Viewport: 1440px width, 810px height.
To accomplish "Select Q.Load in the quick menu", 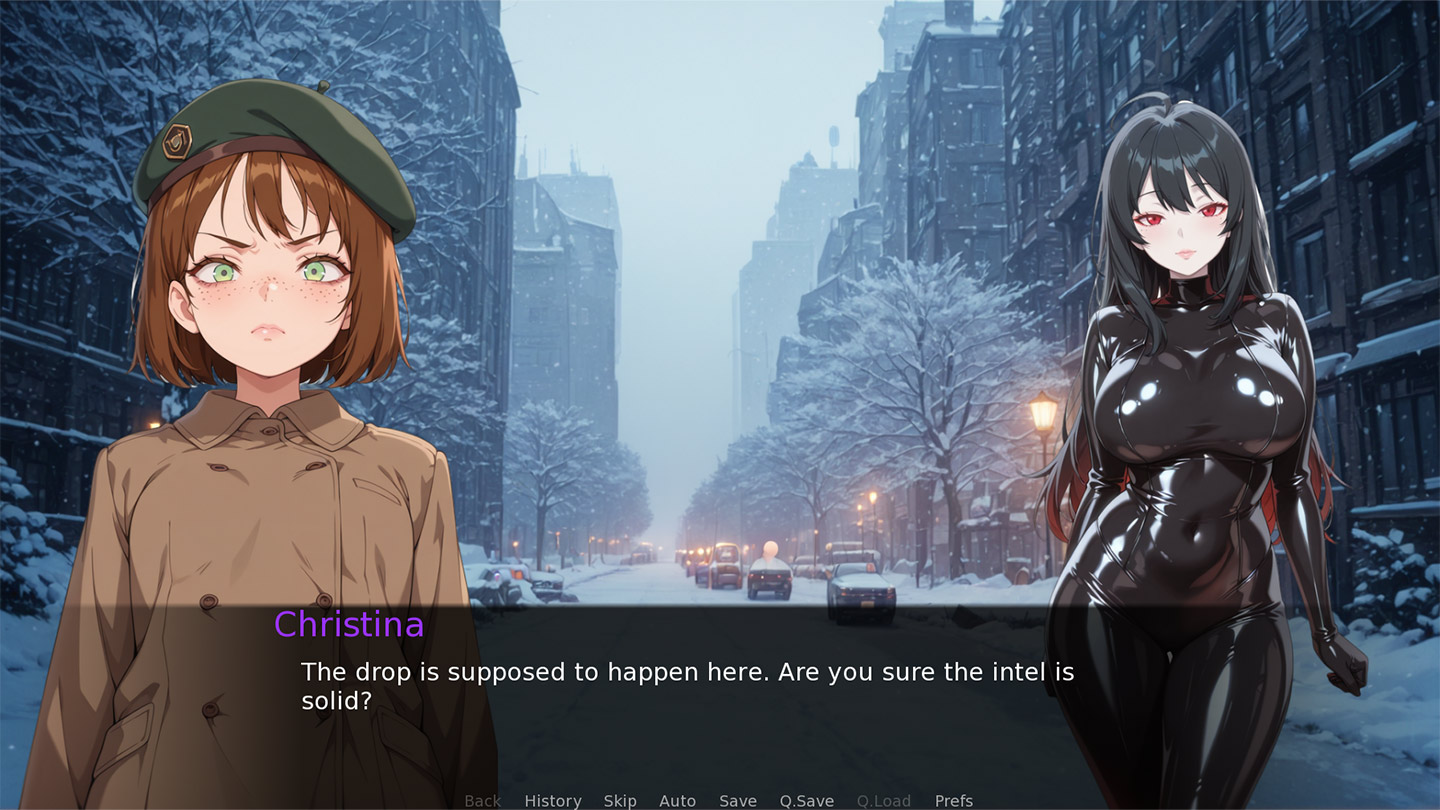I will pos(884,800).
